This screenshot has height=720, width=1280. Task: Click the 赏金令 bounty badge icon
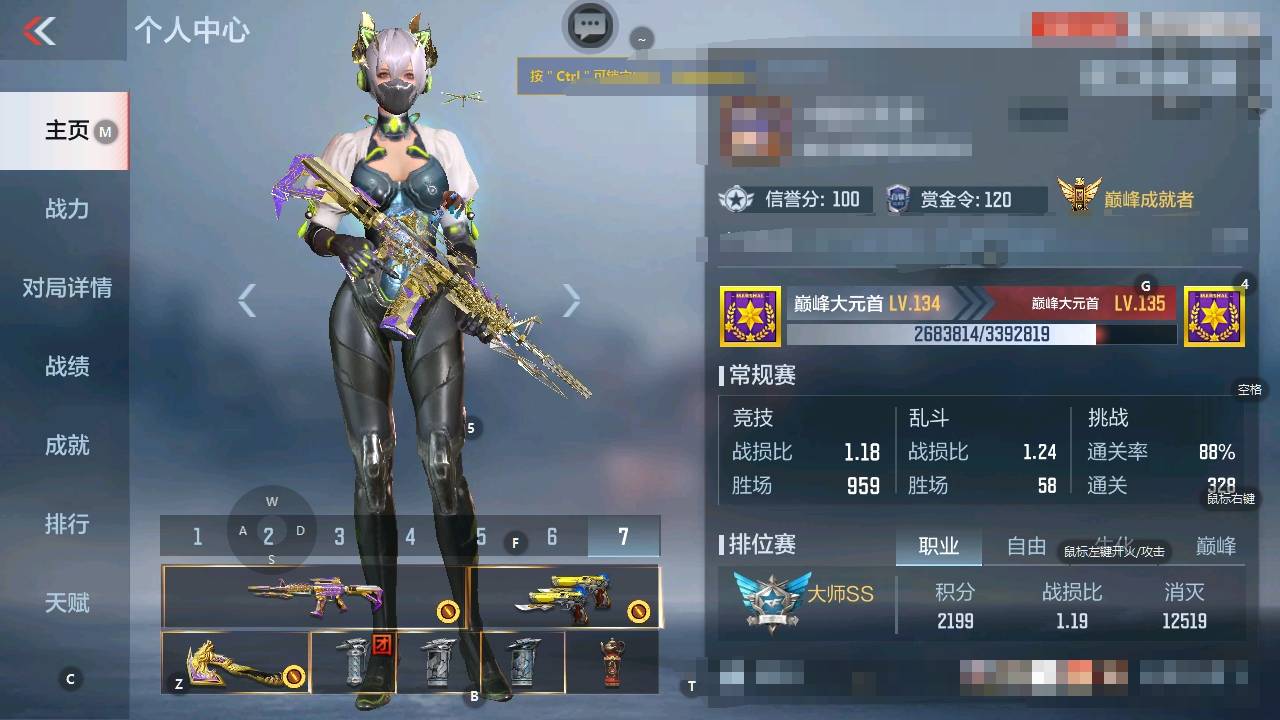click(899, 199)
